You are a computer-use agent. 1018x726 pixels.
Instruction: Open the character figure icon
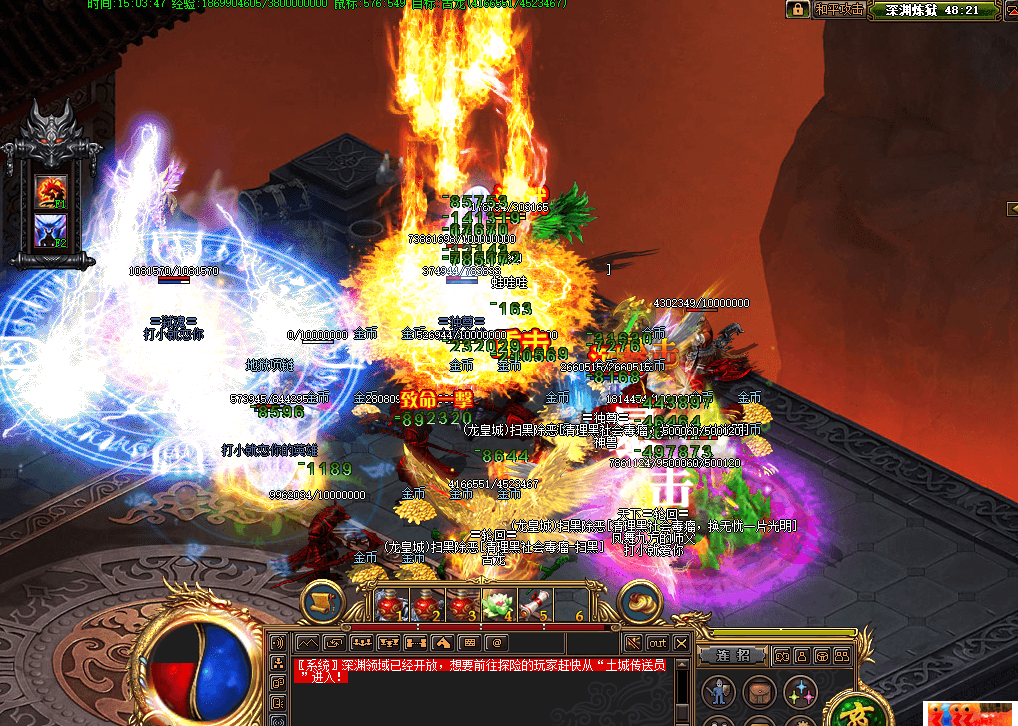[716, 692]
